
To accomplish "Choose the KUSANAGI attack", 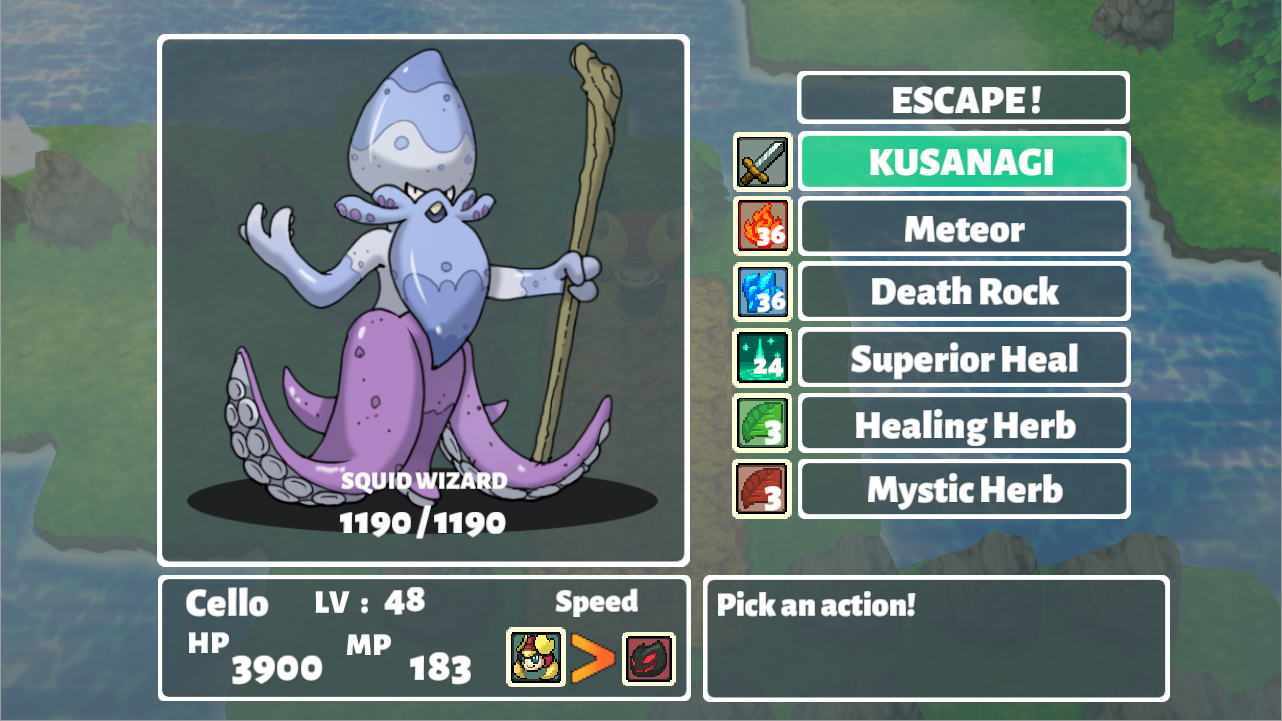I will 963,161.
